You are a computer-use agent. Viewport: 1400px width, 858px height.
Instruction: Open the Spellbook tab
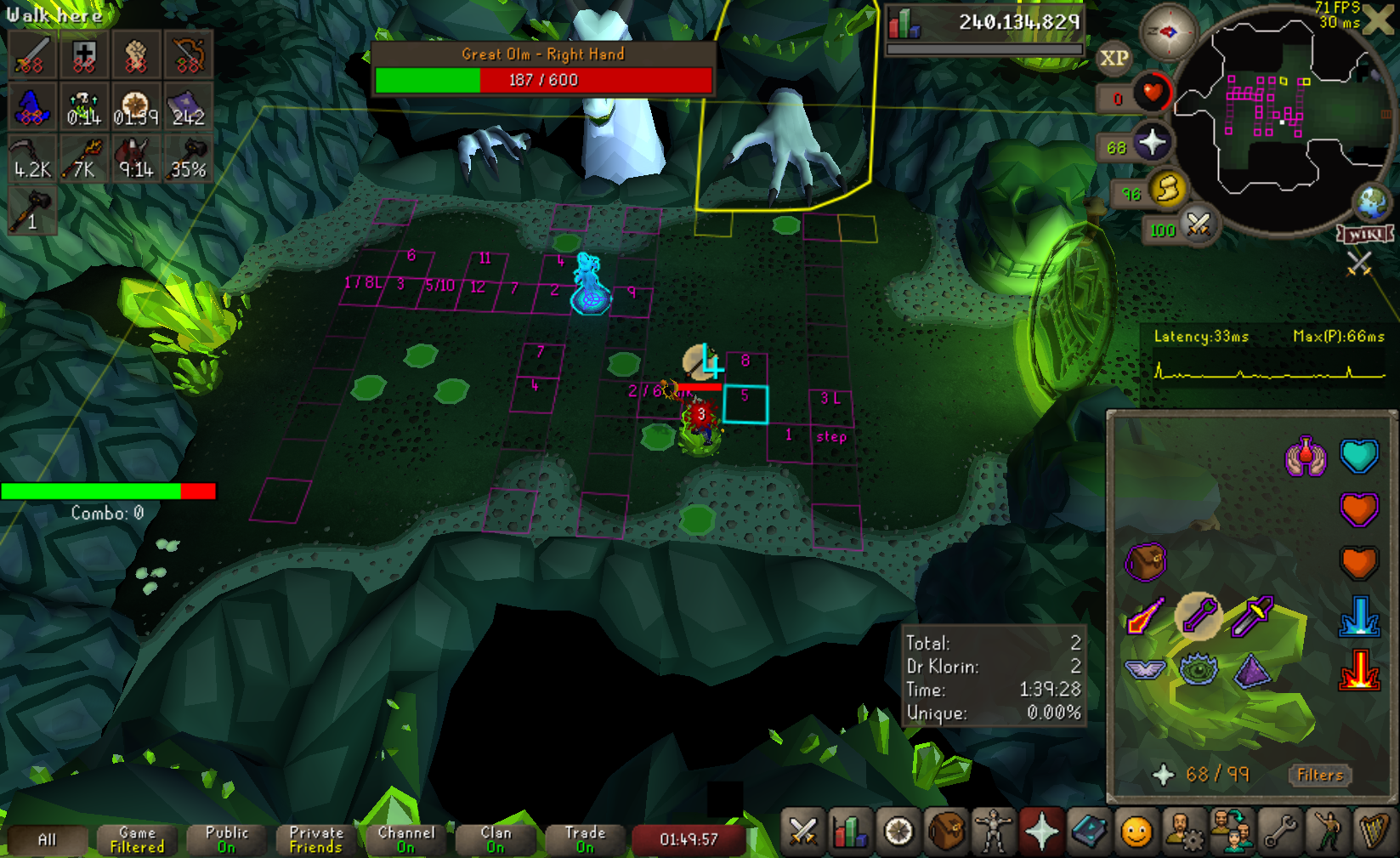pyautogui.click(x=1089, y=832)
